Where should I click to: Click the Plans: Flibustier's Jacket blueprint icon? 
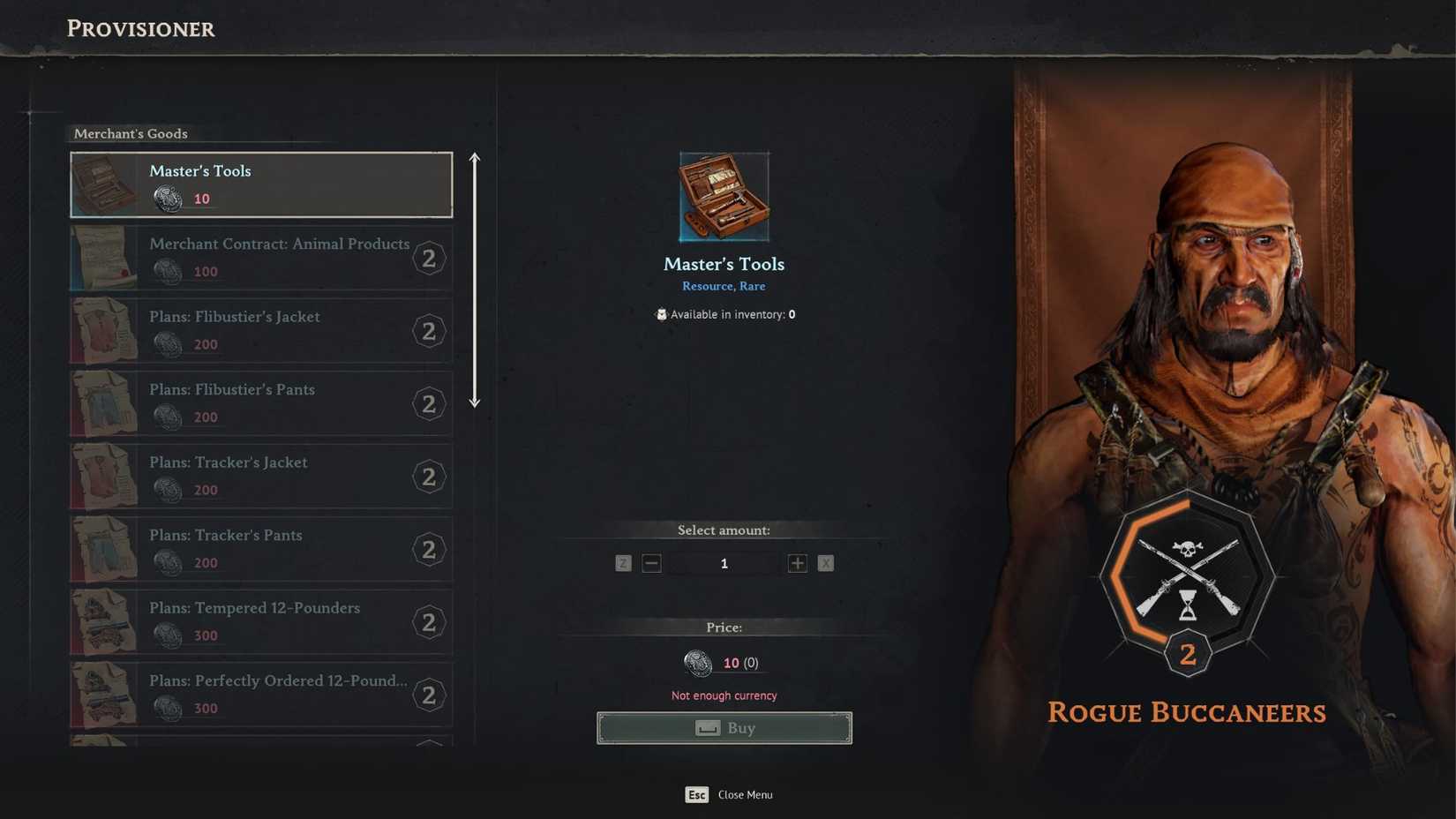coord(103,330)
